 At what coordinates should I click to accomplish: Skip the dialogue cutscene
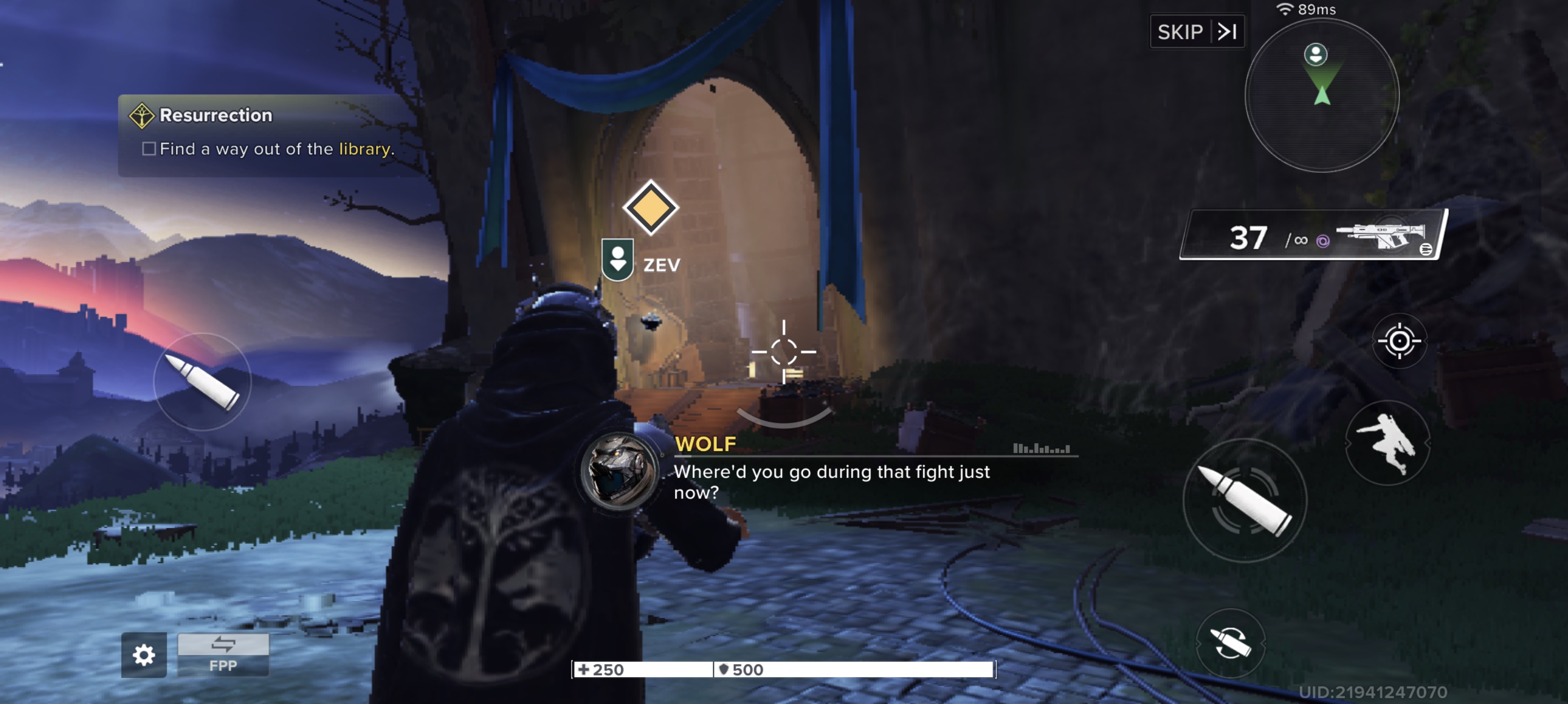point(1196,31)
